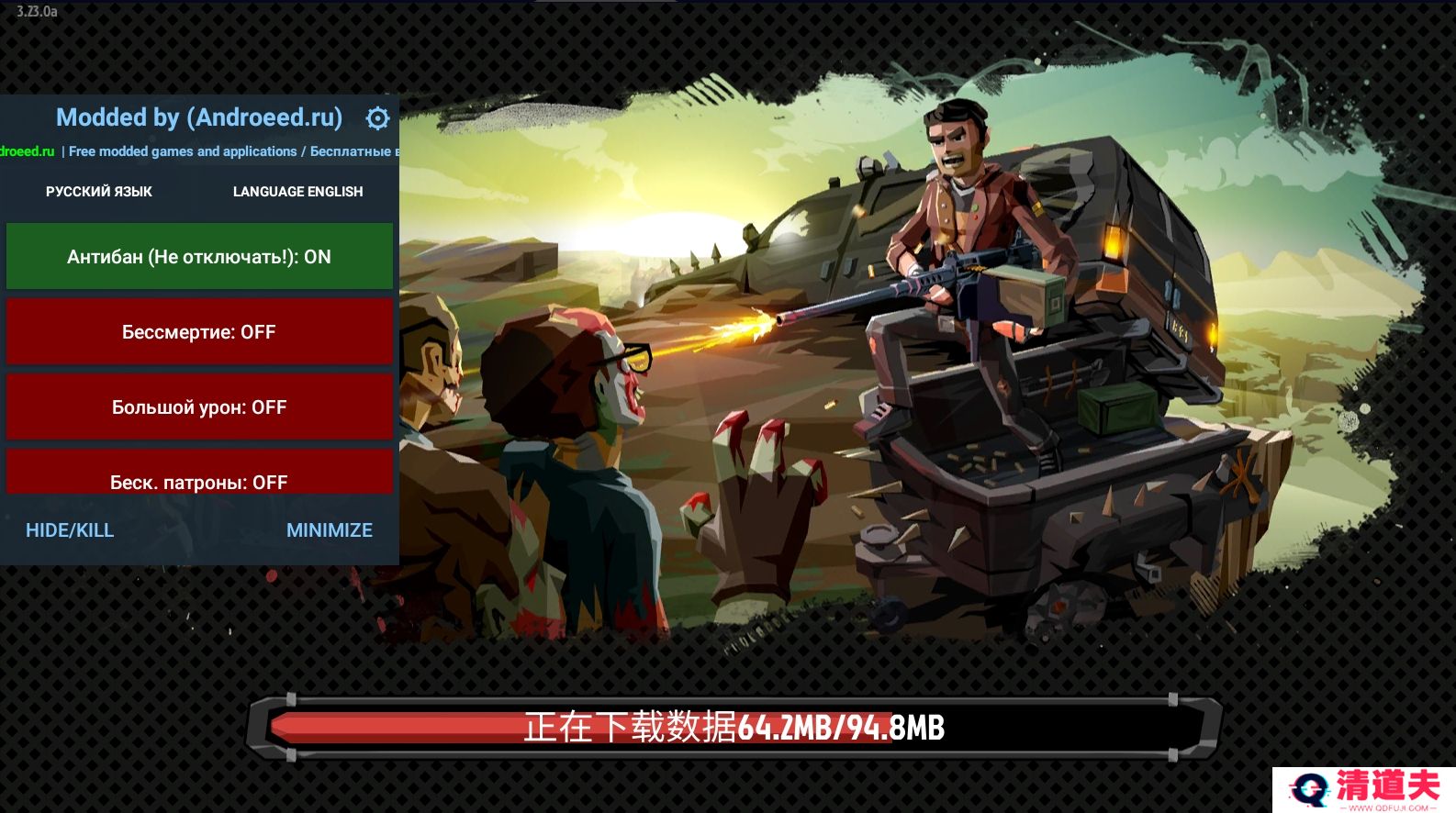Minimize the mod menu panel
Viewport: 1456px width, 813px height.
coord(329,530)
